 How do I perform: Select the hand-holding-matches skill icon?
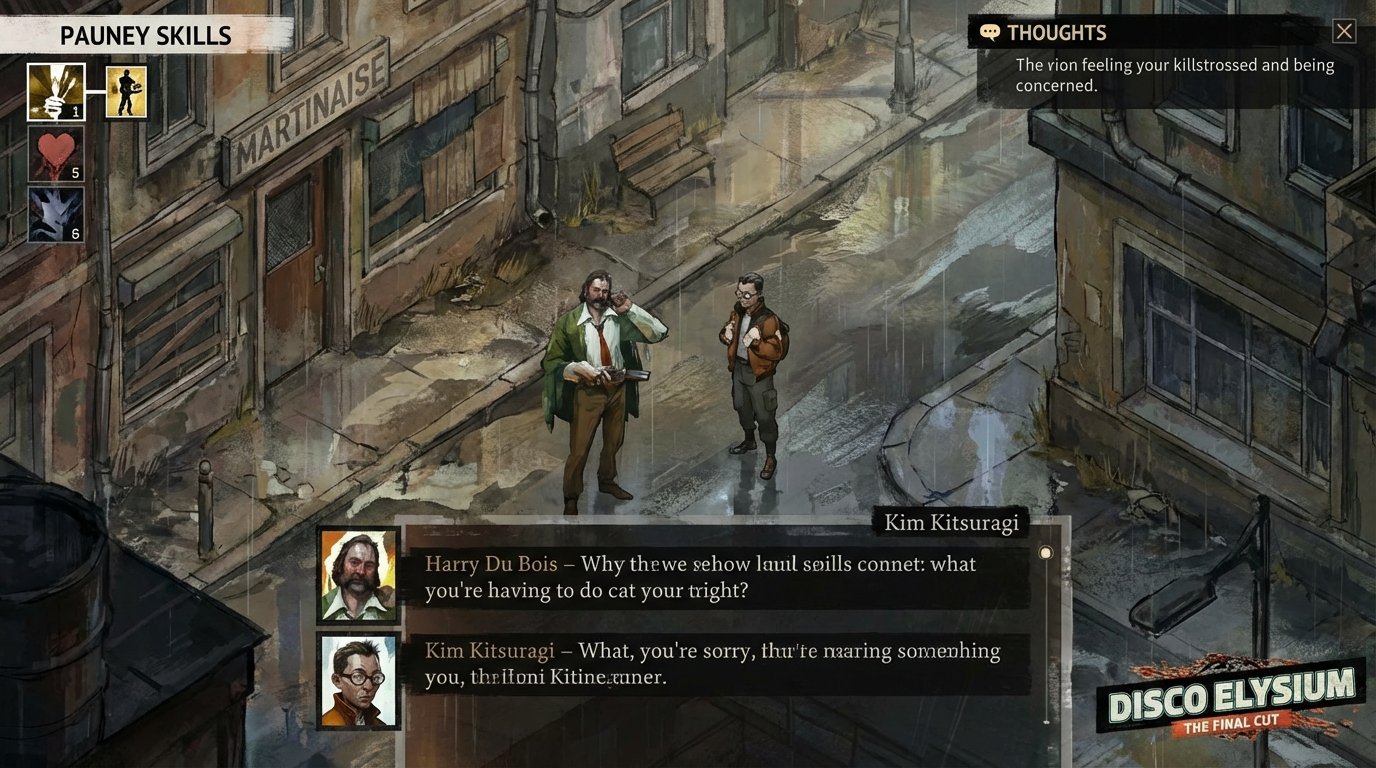tap(55, 90)
